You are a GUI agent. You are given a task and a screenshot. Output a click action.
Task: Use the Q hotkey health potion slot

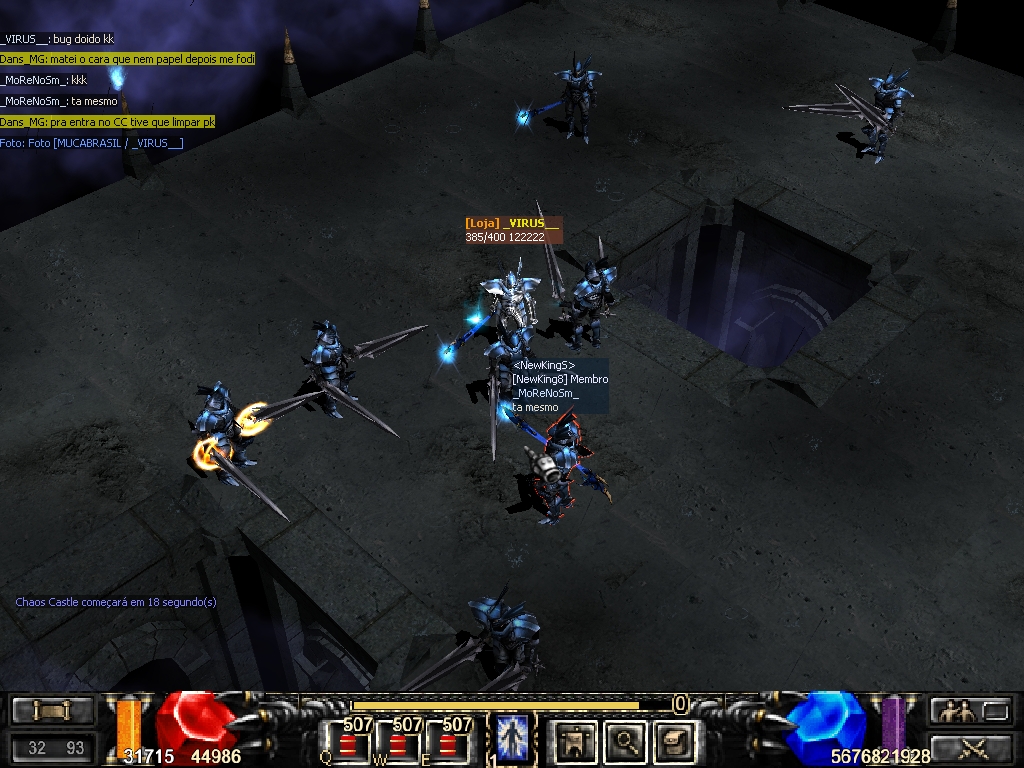347,742
